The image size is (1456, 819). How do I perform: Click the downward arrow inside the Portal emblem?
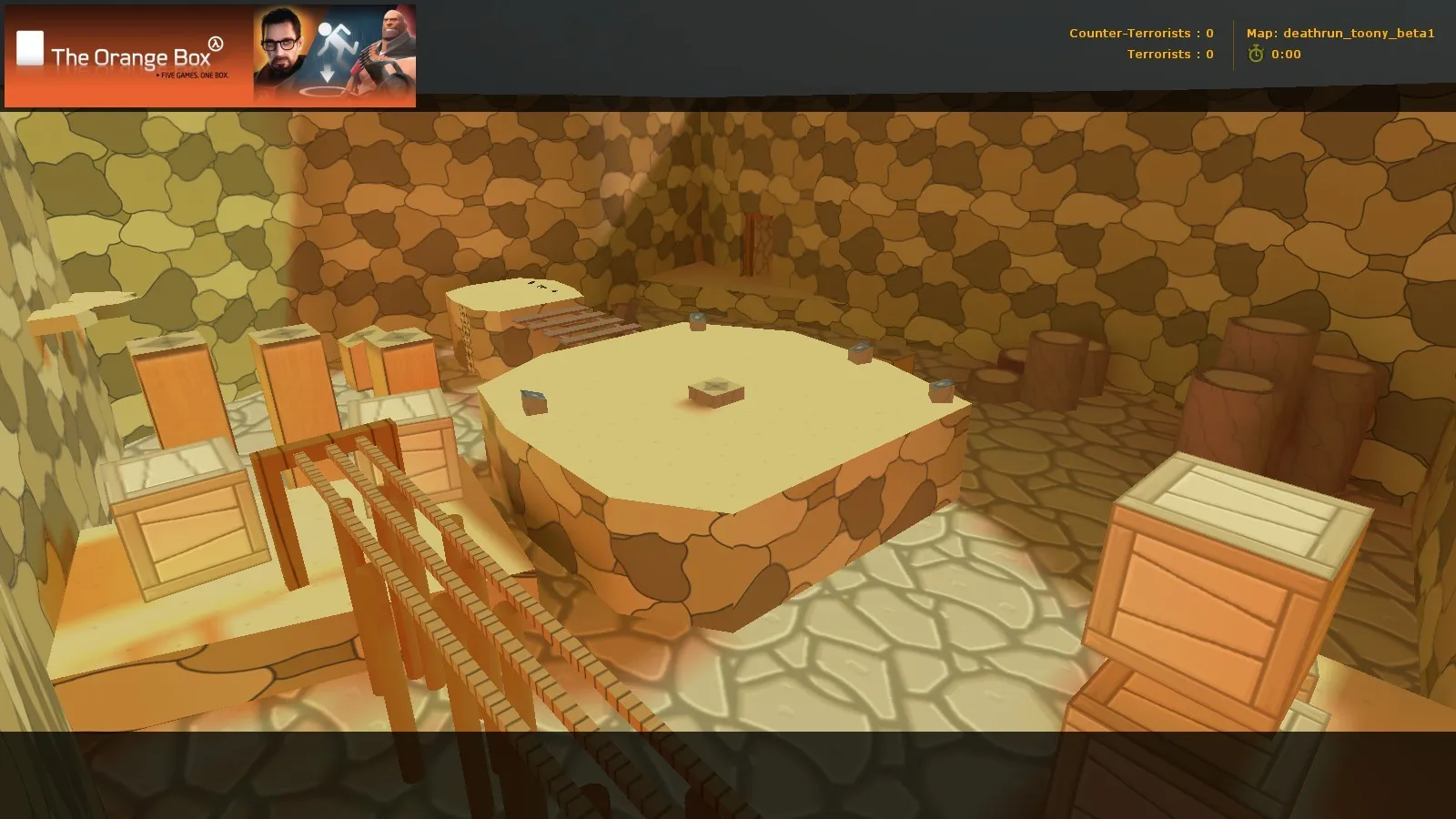coord(327,71)
